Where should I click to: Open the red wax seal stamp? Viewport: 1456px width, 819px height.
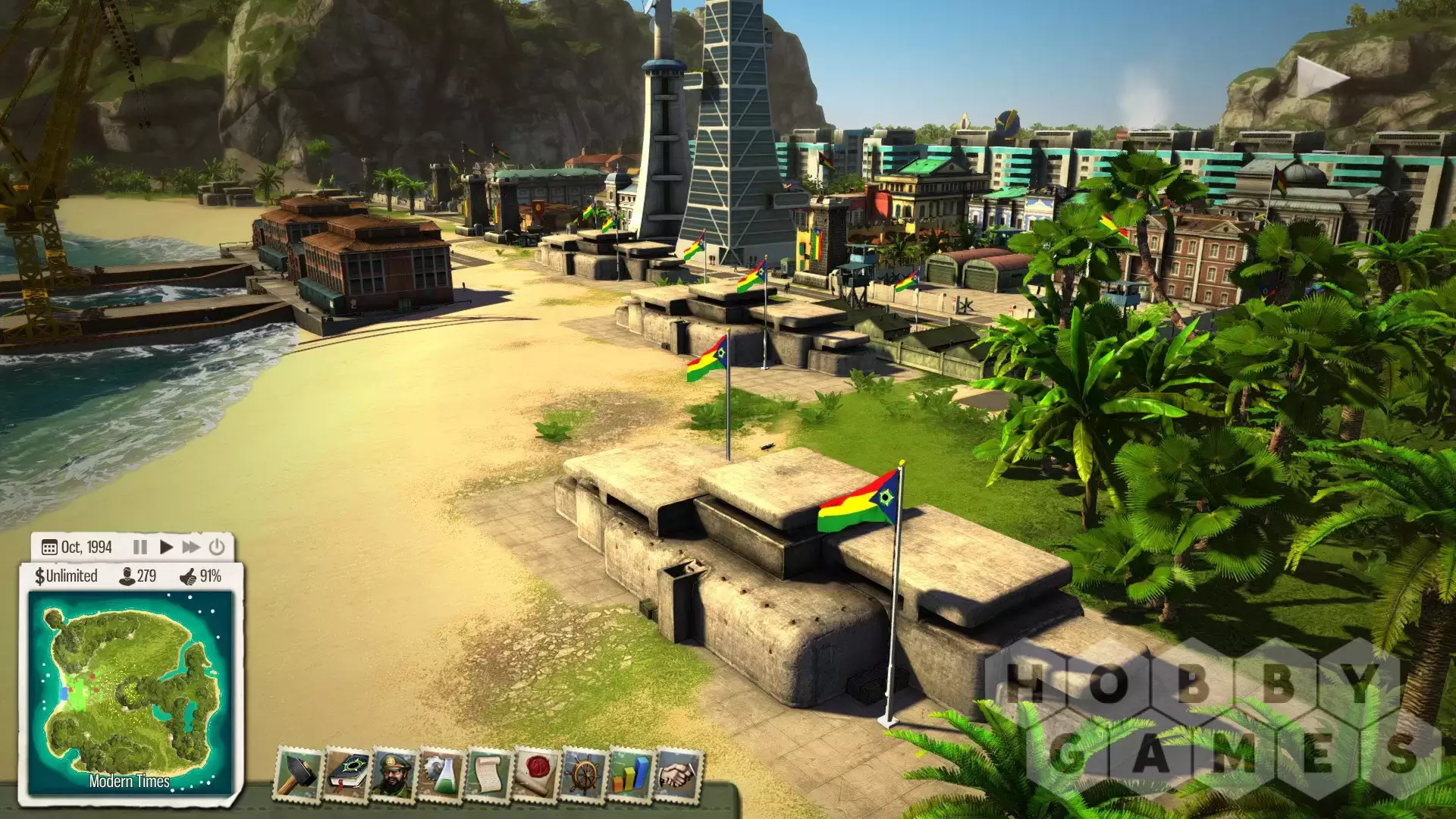coord(536,773)
